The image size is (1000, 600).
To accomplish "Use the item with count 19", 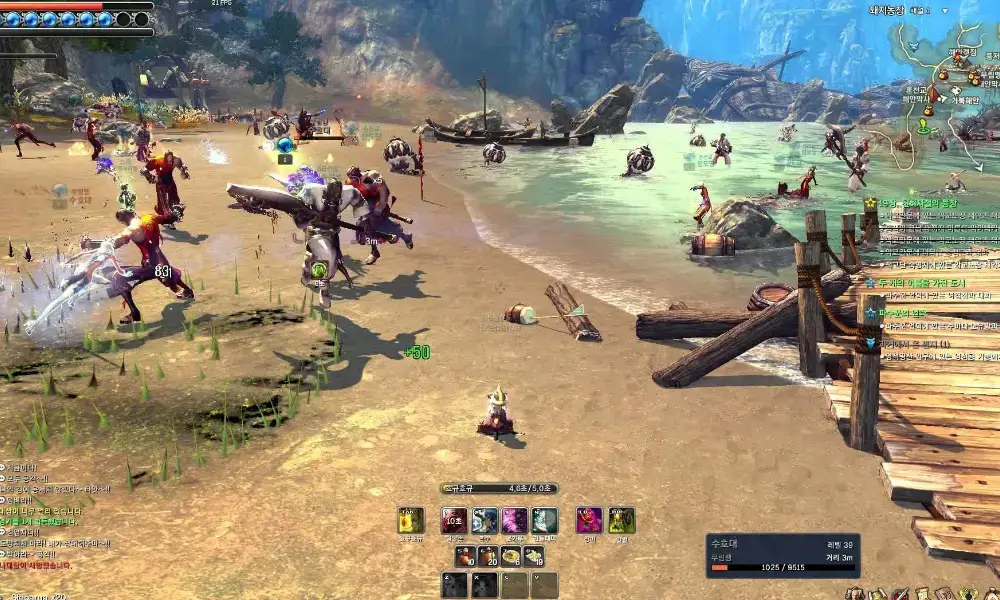I will [x=534, y=556].
